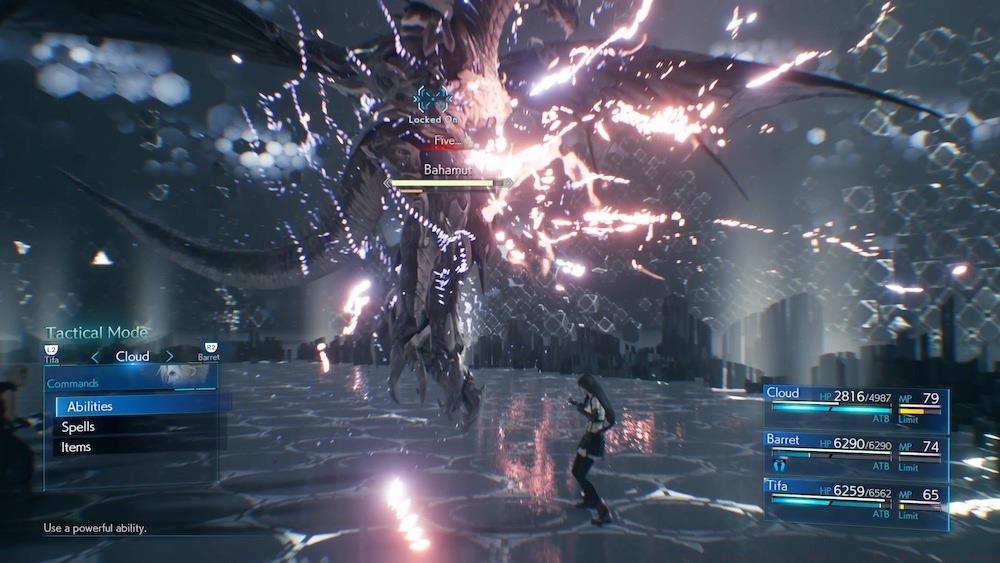
Task: Choose the Spells command
Action: point(78,427)
